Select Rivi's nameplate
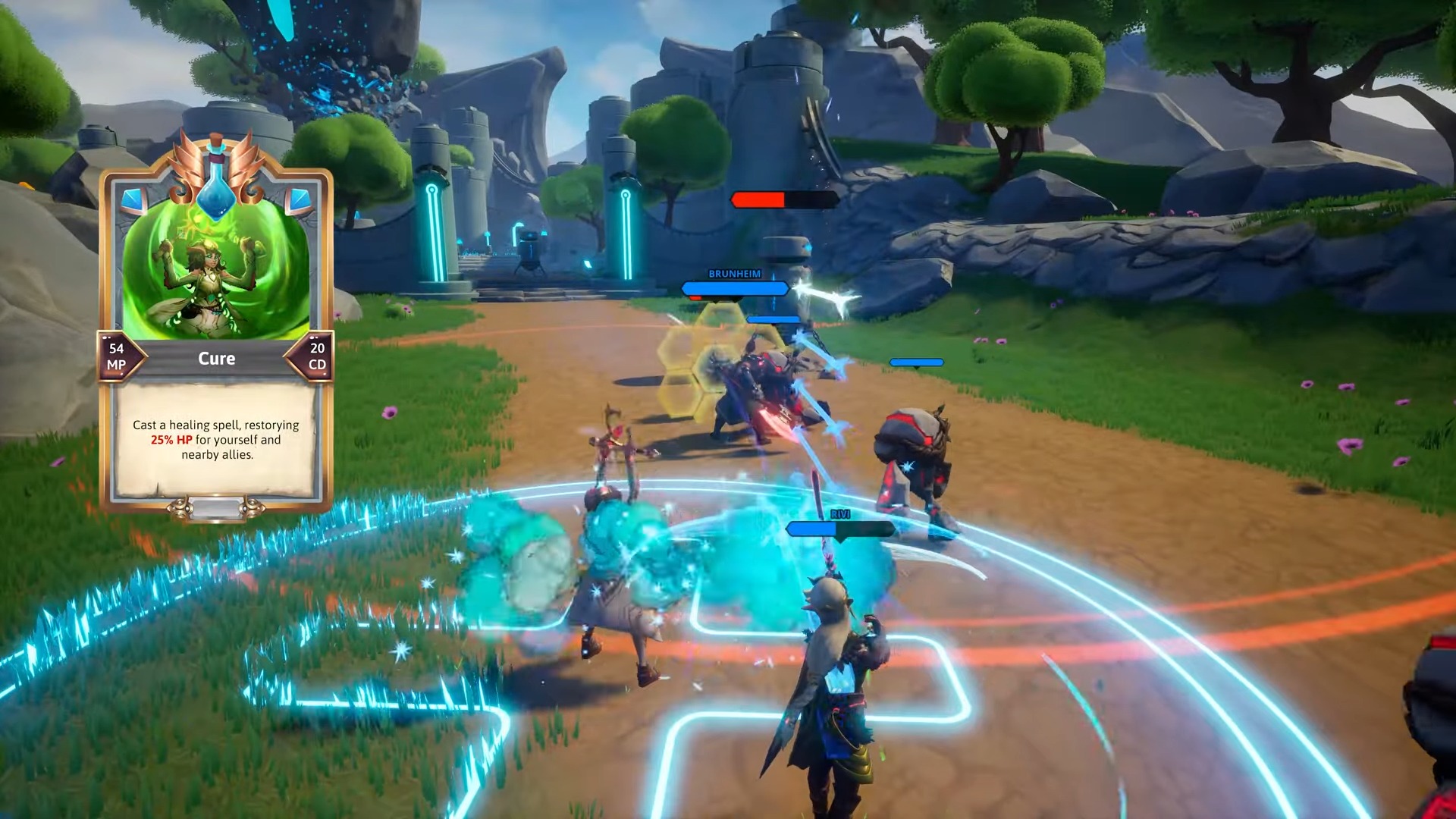This screenshot has height=819, width=1456. (x=840, y=513)
